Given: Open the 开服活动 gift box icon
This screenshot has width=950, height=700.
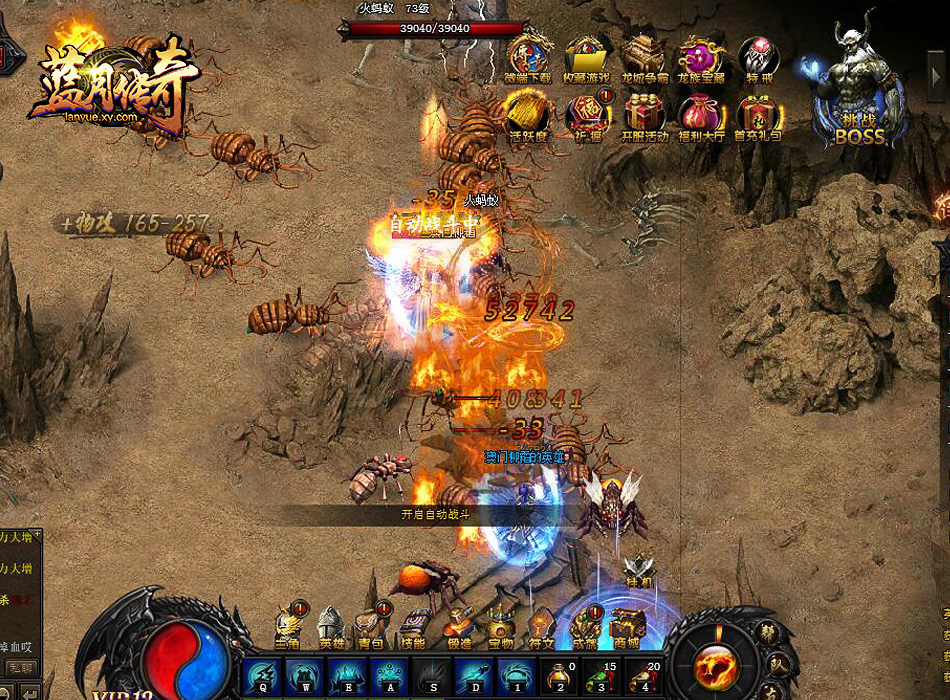Looking at the screenshot, I should pyautogui.click(x=643, y=117).
